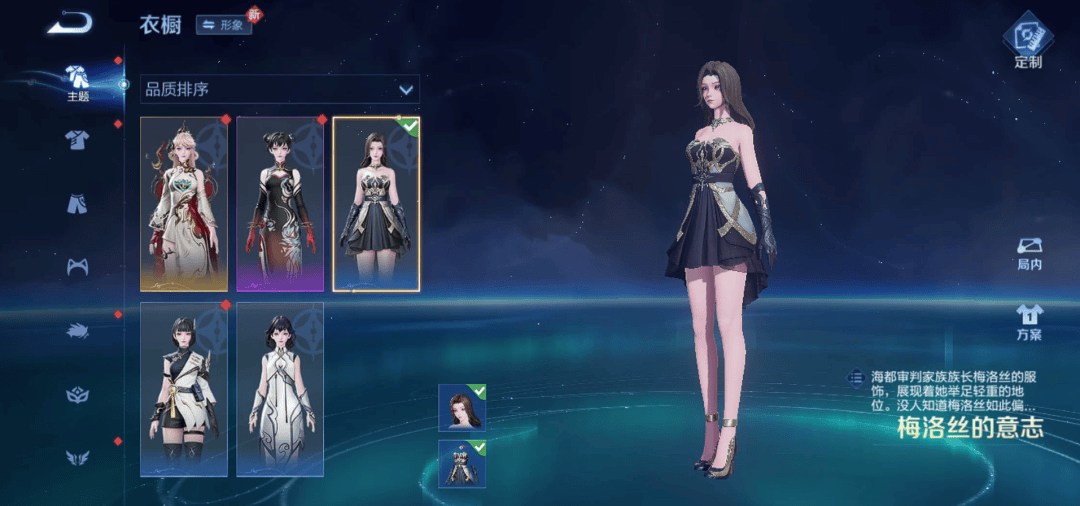Screen dimensions: 1080x506
Task: Select the 主题 theme category tab
Action: pos(78,82)
